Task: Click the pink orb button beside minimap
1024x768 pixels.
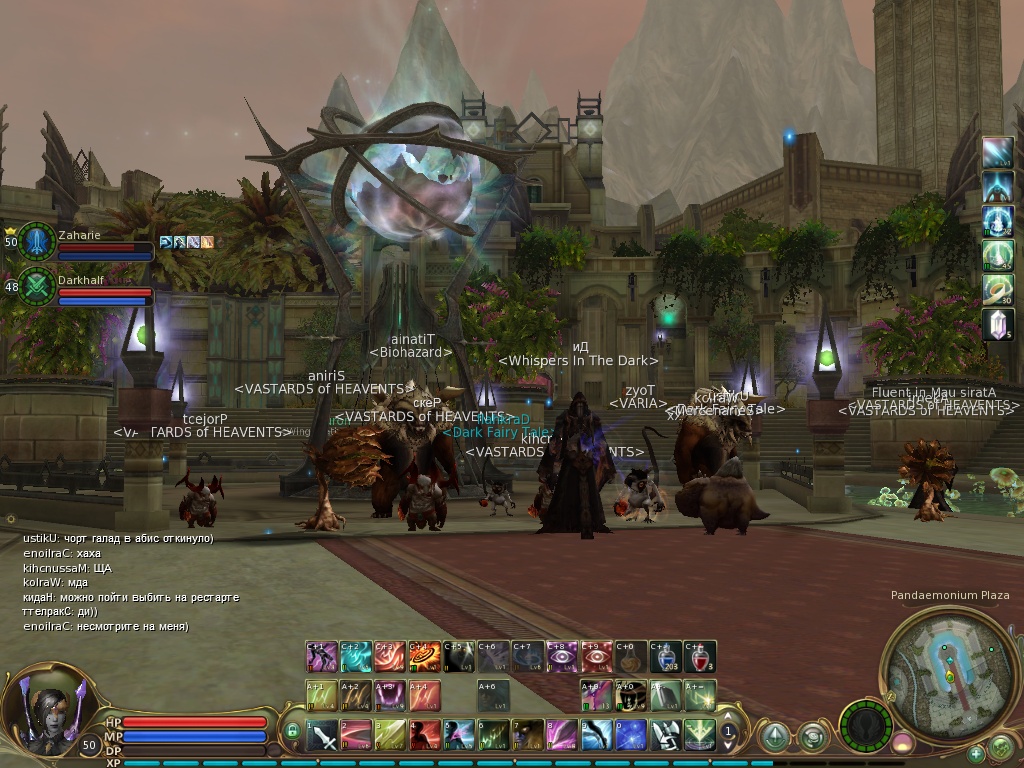Action: 902,742
